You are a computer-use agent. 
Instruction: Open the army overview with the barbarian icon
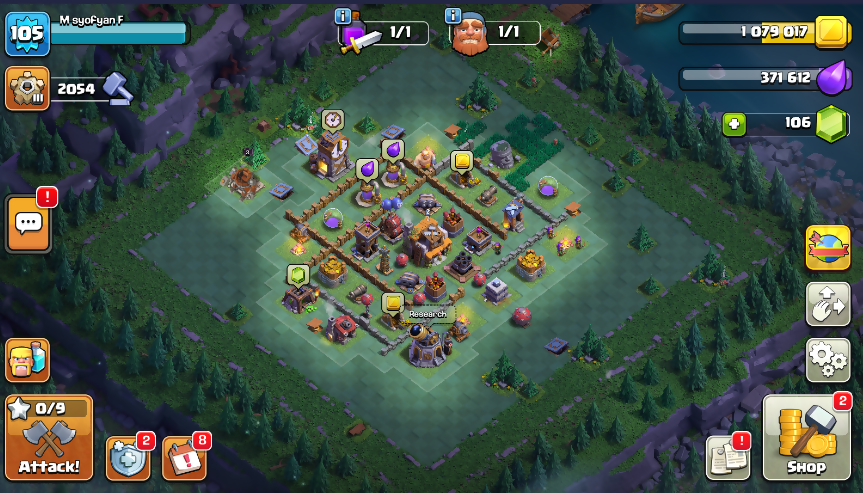27,359
